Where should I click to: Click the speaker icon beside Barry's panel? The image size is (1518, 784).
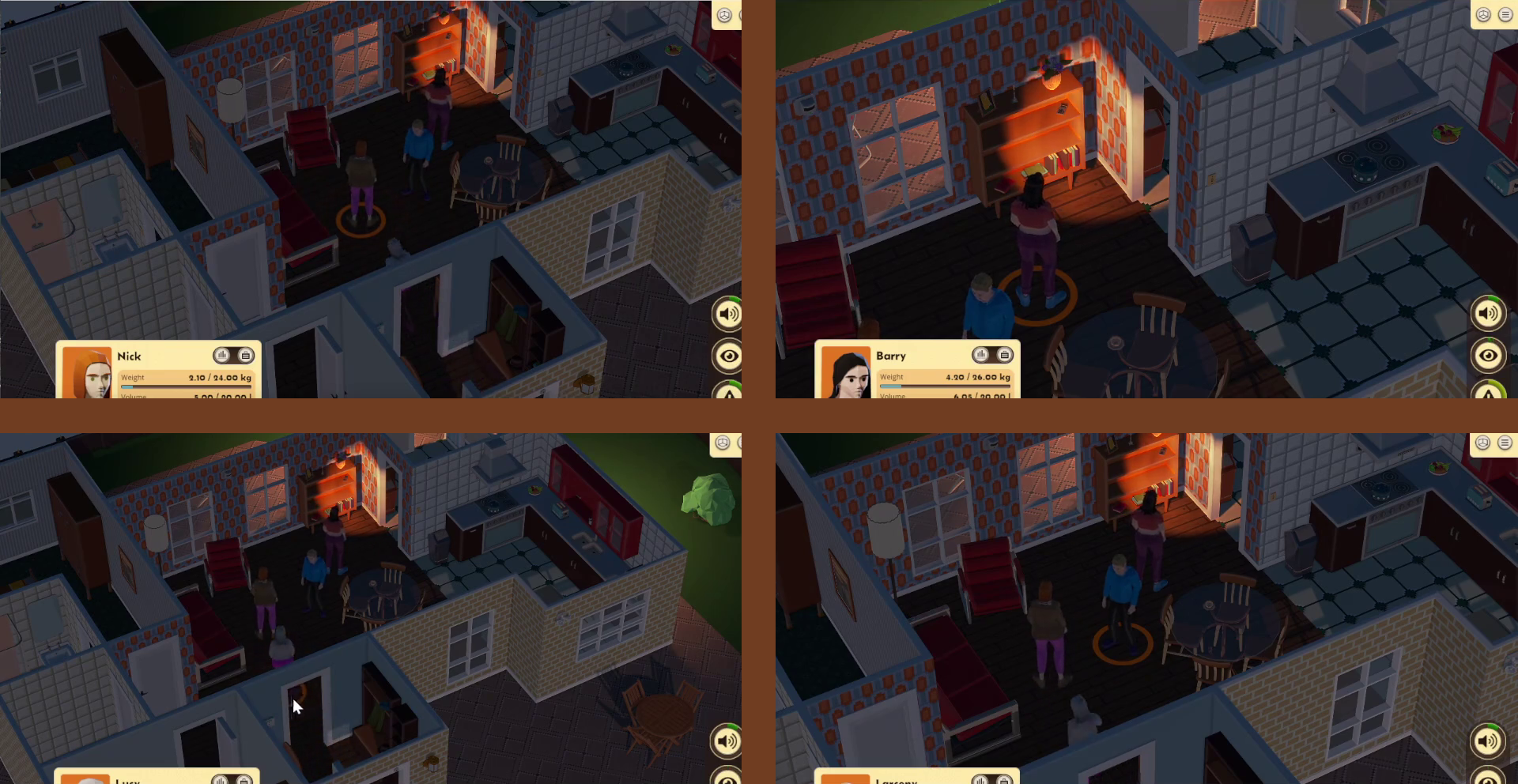tap(1489, 313)
